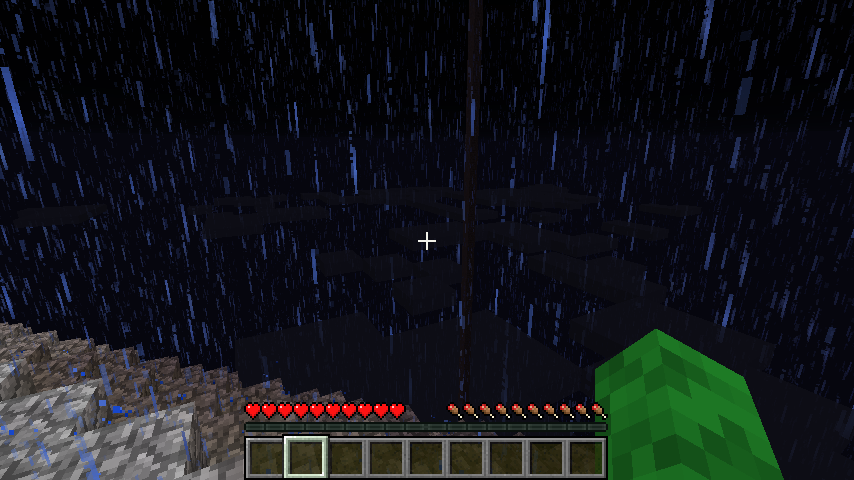
Task: Select the highlighted empty hotbar slot
Action: (306, 457)
